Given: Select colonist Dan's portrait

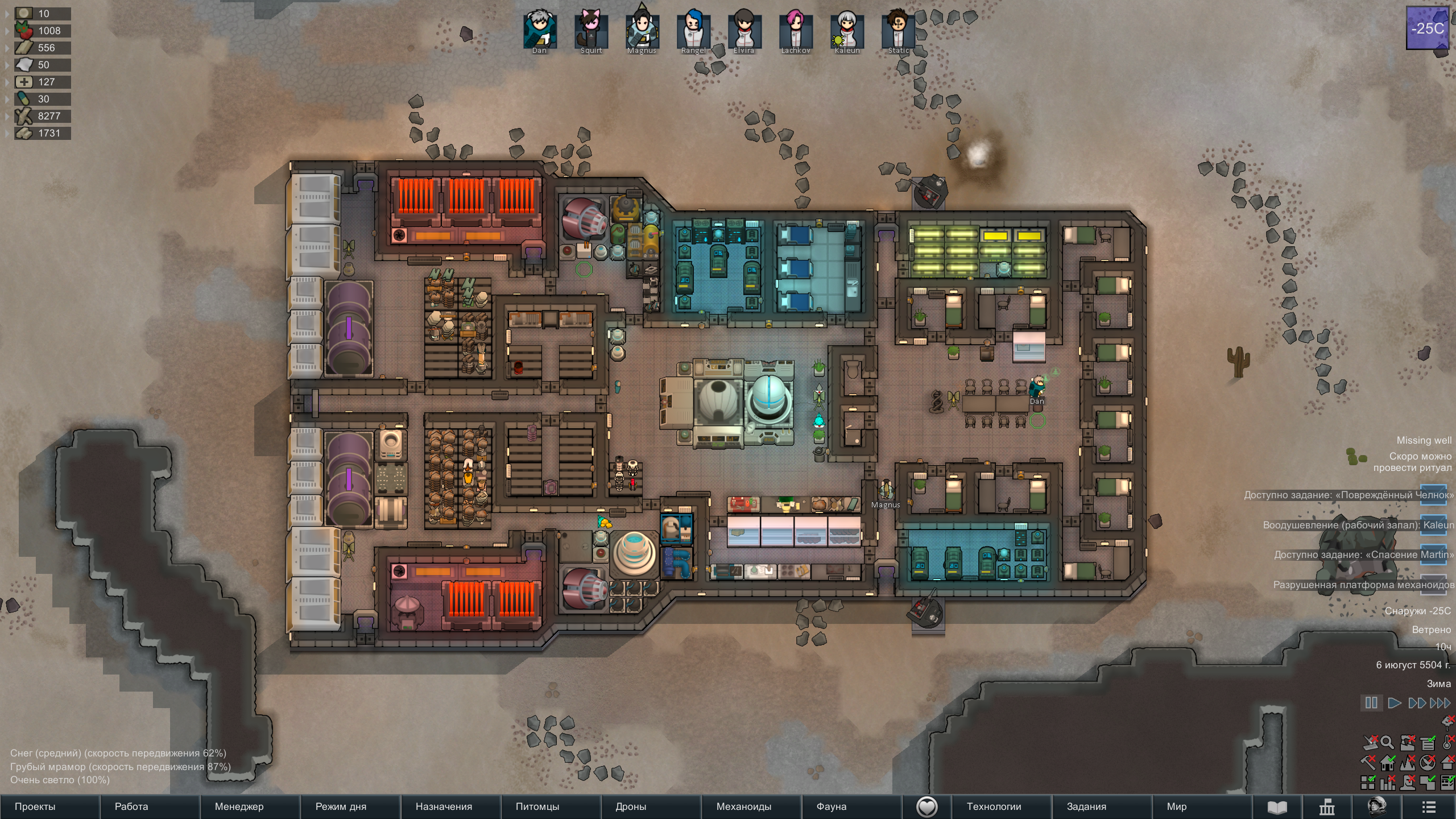Looking at the screenshot, I should point(539,31).
